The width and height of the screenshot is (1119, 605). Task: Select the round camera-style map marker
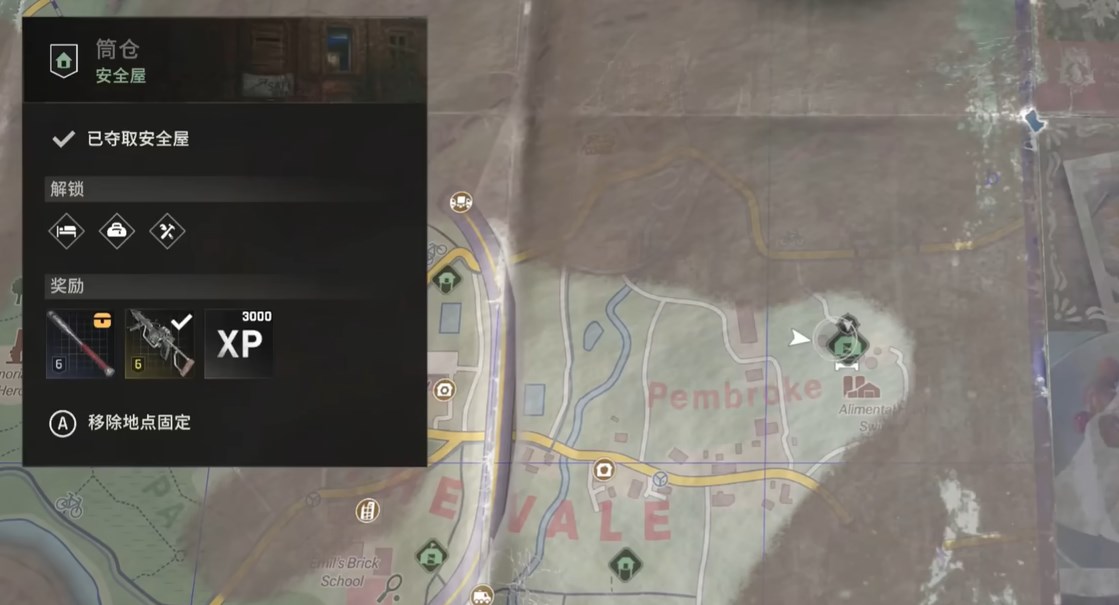tap(443, 389)
